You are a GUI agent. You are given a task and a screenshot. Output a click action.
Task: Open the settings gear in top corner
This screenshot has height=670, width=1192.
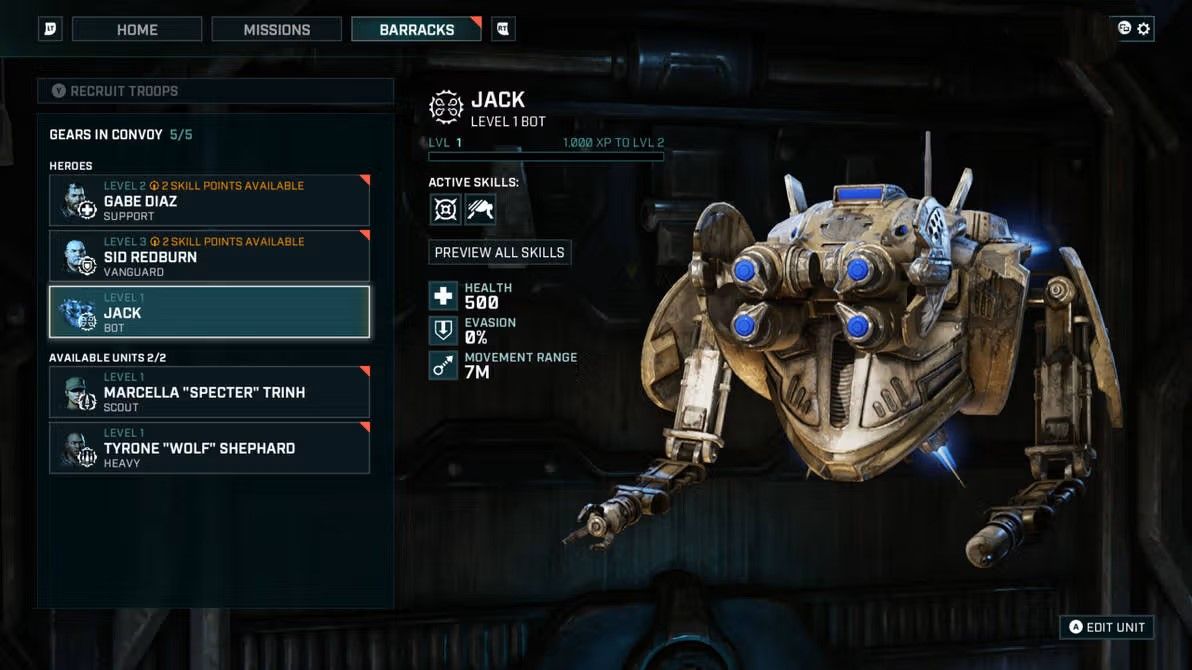(x=1144, y=29)
